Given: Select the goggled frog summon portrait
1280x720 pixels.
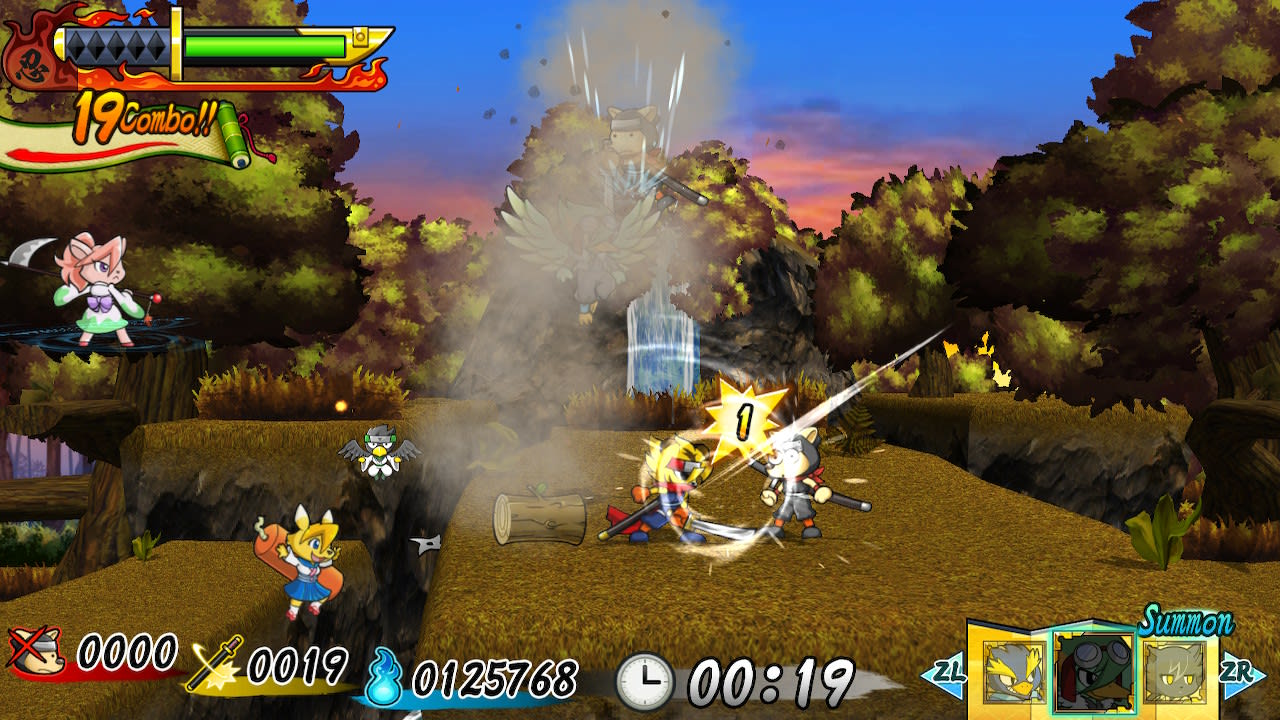Looking at the screenshot, I should pyautogui.click(x=1094, y=672).
